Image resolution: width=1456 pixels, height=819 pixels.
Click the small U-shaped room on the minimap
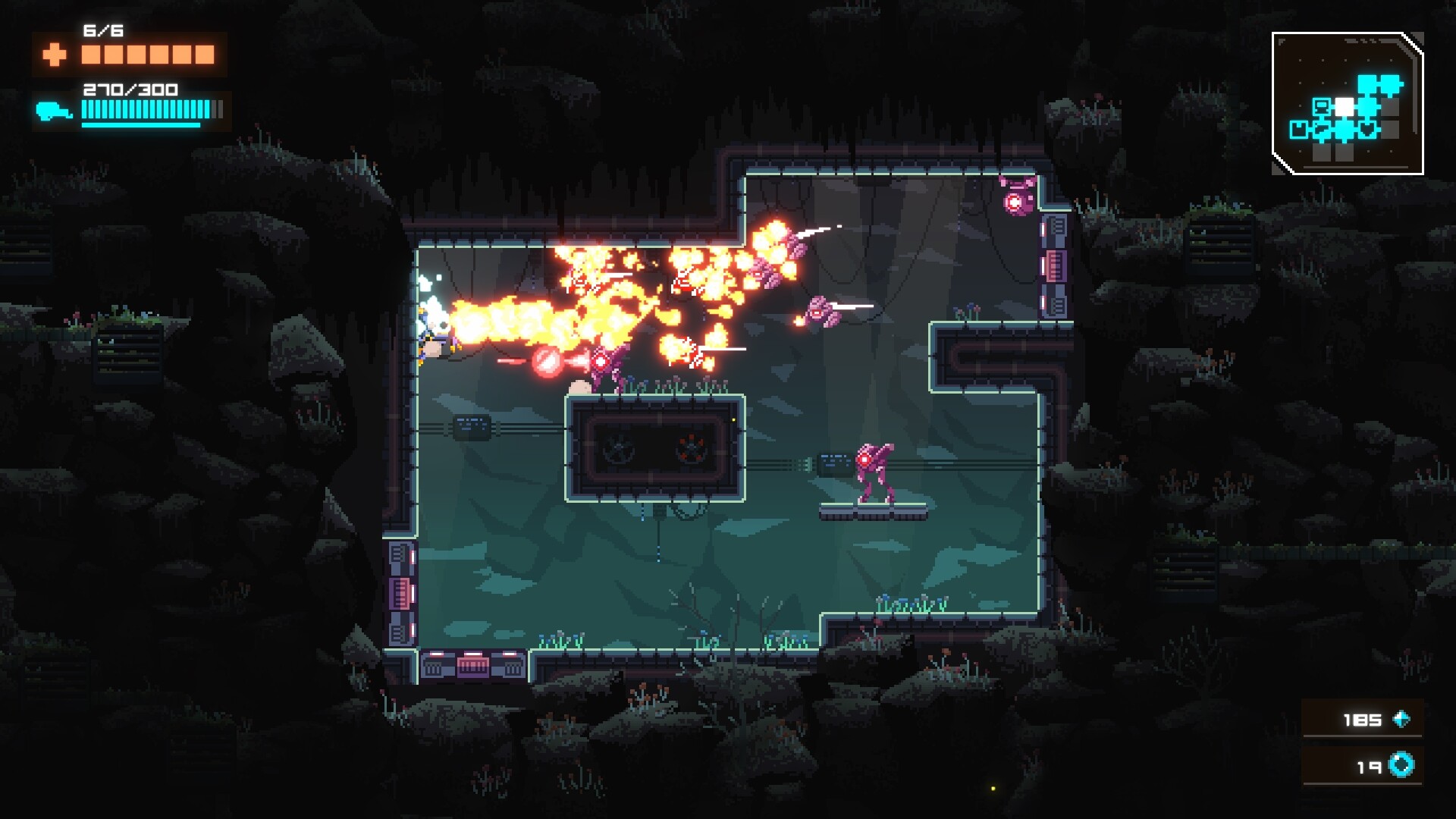pos(1298,130)
